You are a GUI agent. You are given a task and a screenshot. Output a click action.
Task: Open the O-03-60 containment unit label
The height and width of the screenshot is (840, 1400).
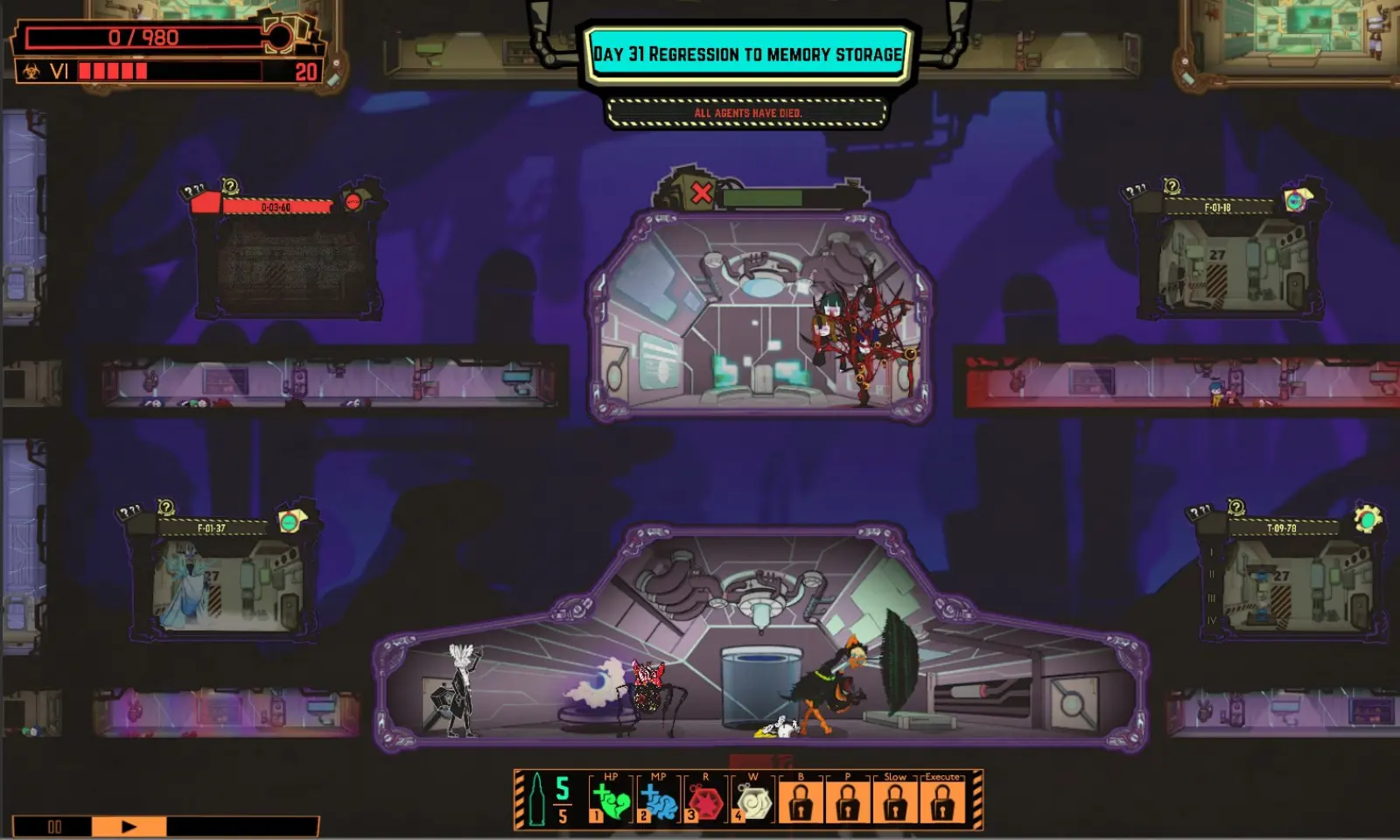click(276, 207)
